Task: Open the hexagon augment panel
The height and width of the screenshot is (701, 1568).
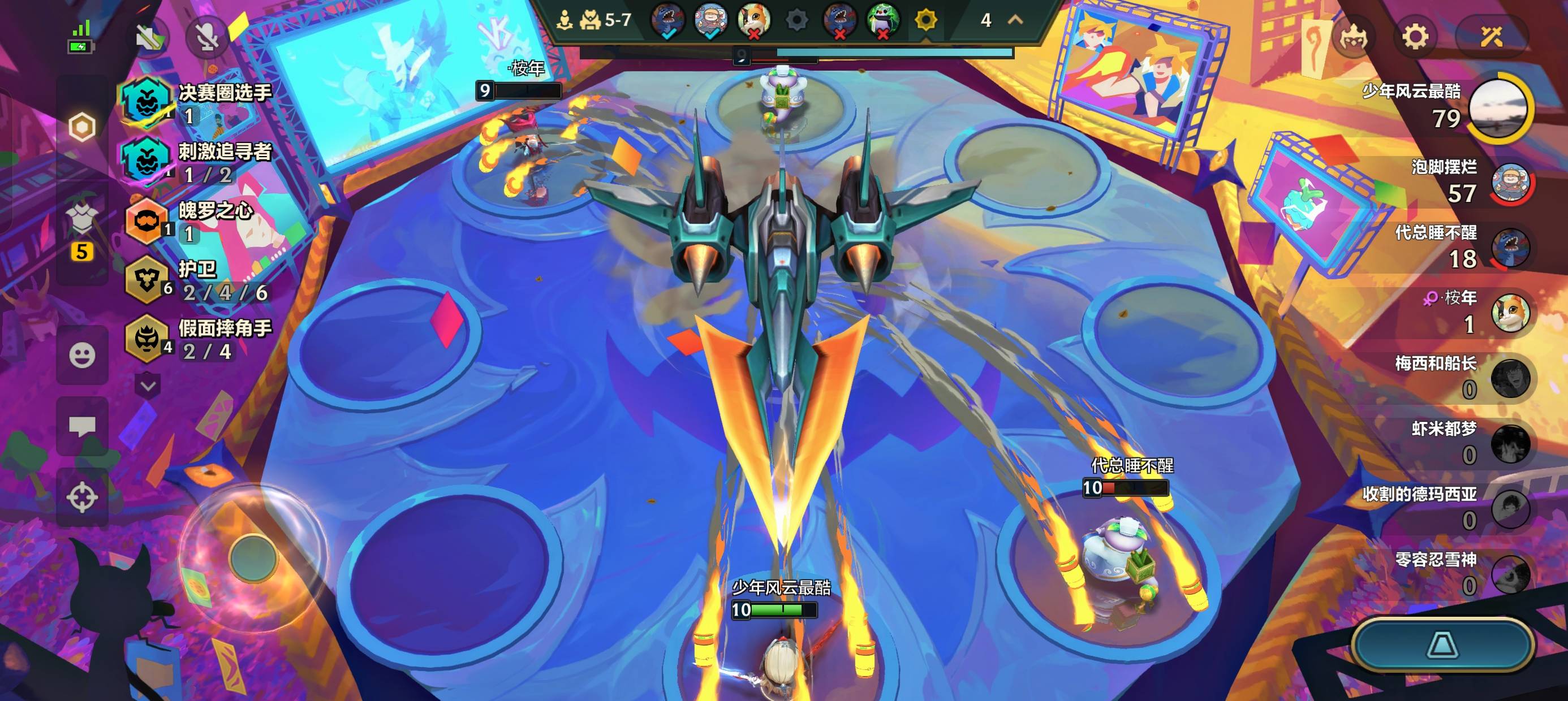Action: [x=82, y=127]
